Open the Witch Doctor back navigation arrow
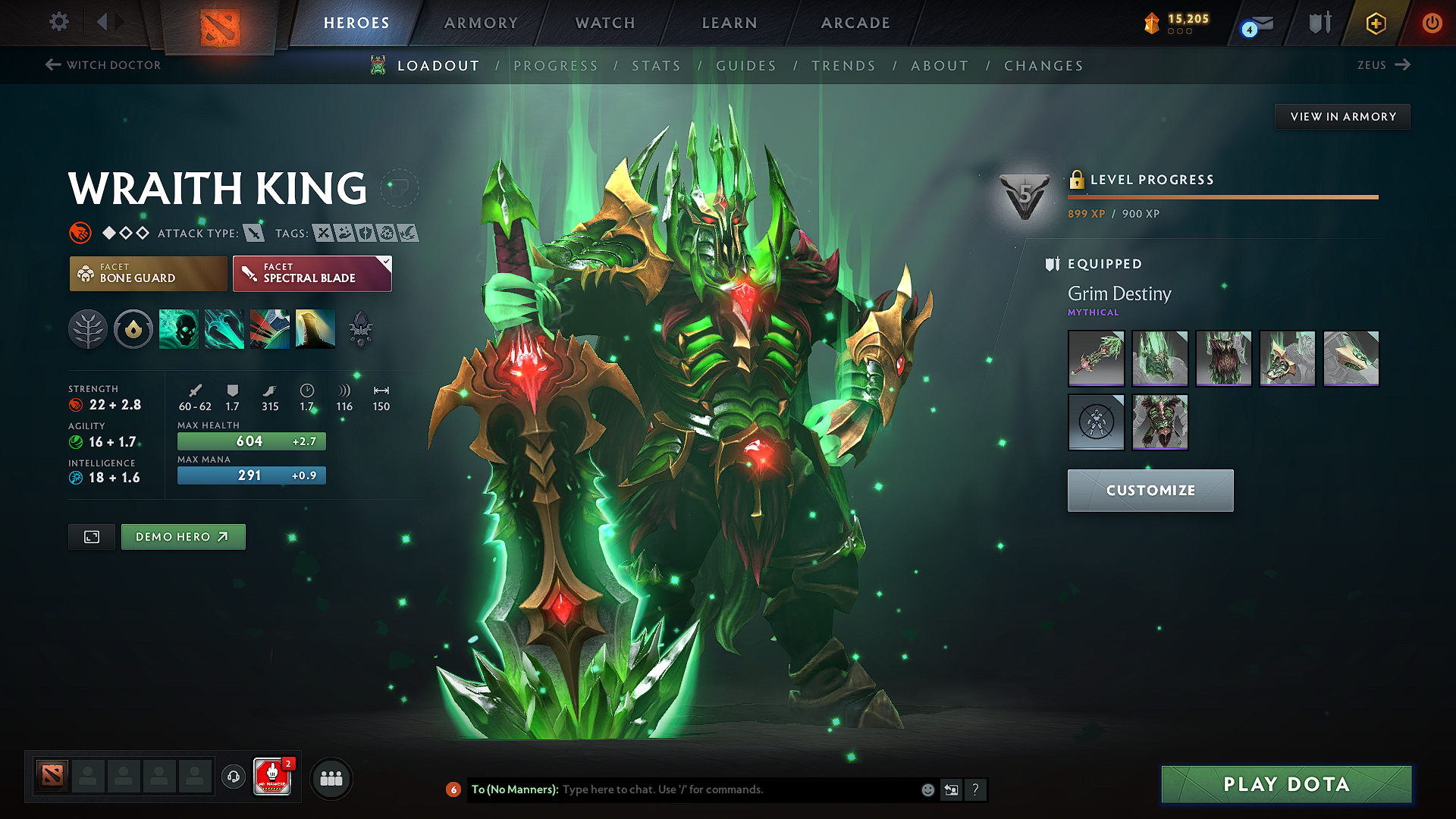Screen dimensions: 1456x819 coord(52,64)
